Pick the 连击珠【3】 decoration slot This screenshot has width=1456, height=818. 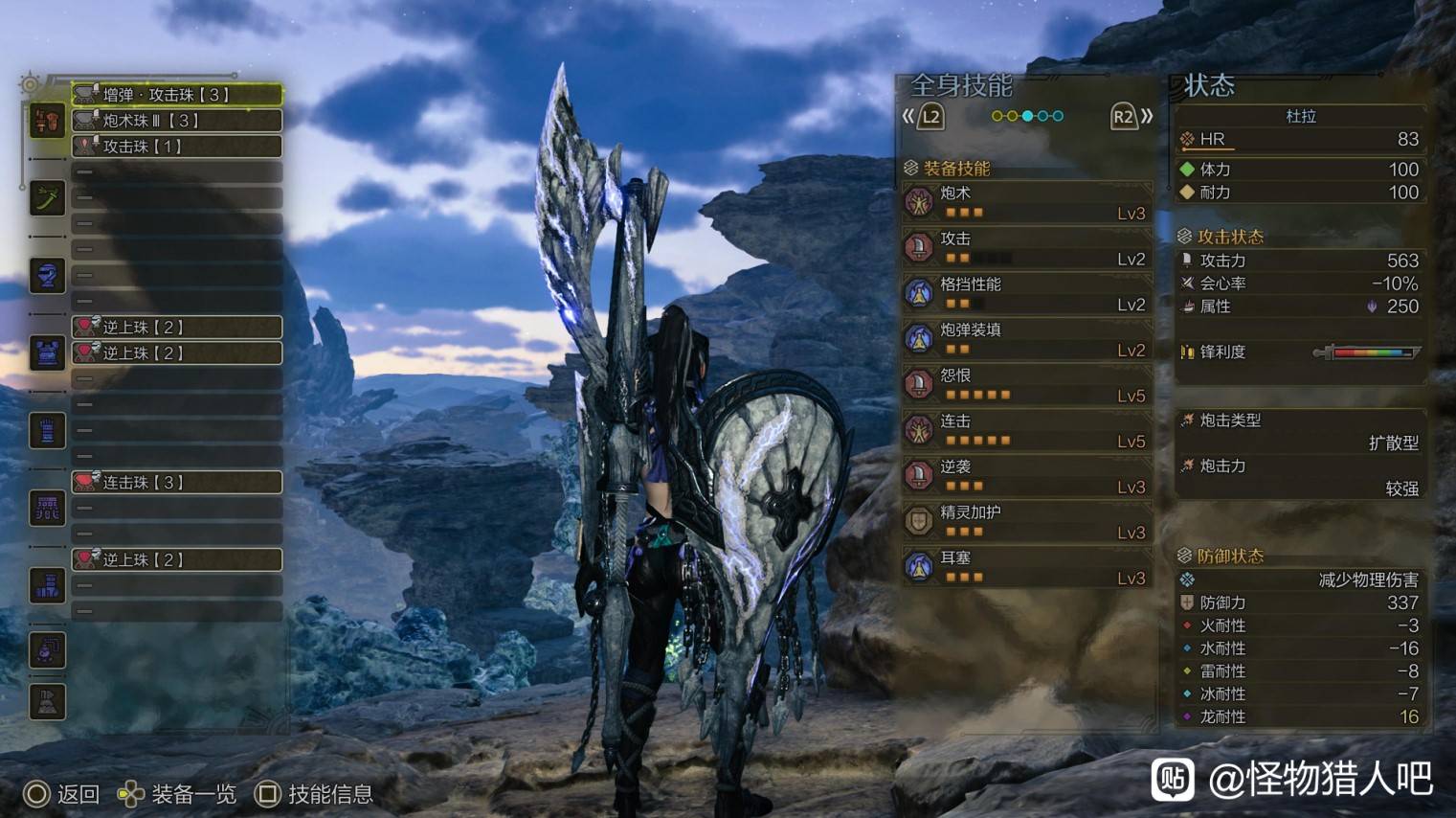click(177, 482)
